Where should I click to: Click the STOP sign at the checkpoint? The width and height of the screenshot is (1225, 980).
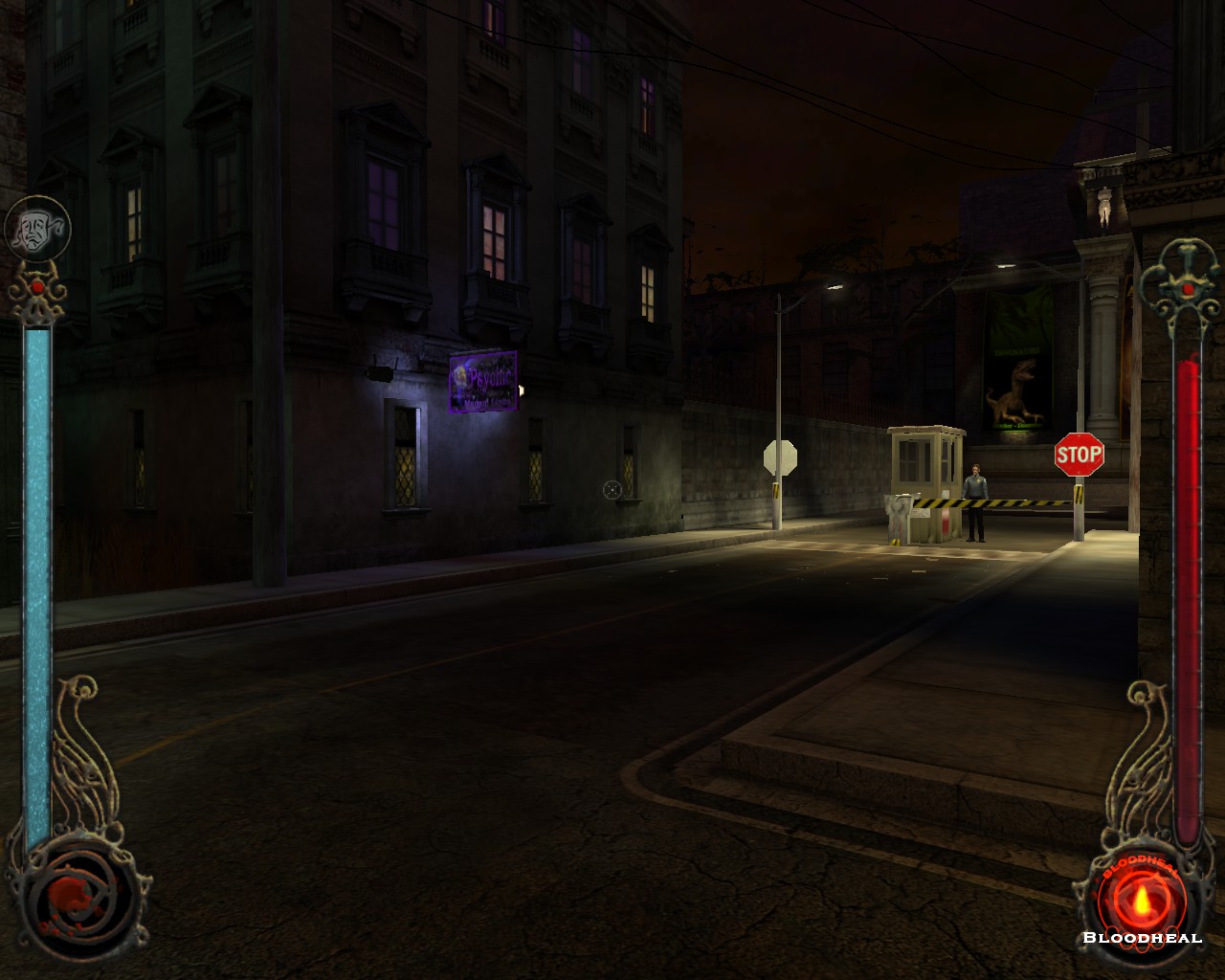click(1079, 456)
